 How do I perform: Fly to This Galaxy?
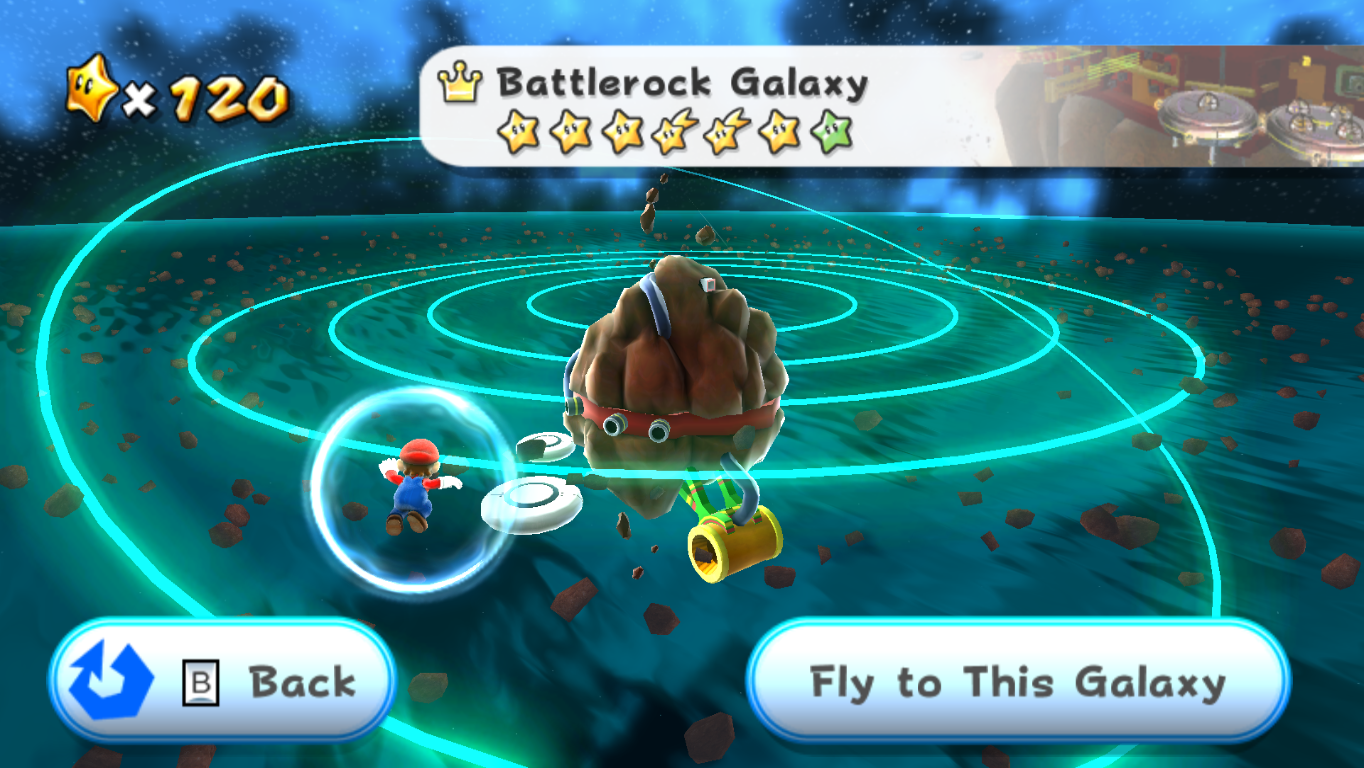click(1017, 683)
